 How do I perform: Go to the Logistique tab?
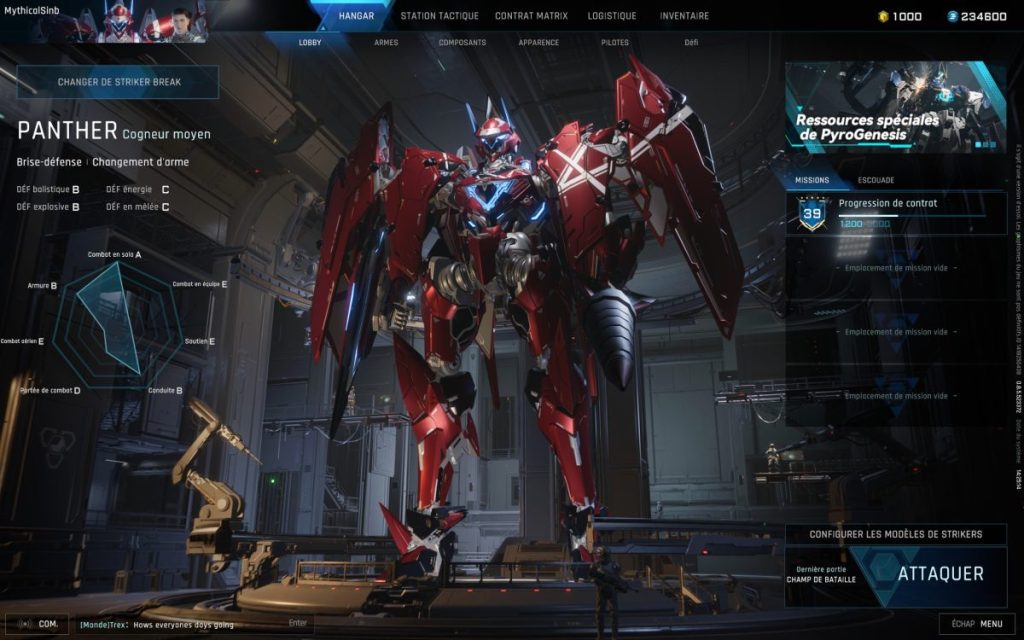(x=612, y=16)
